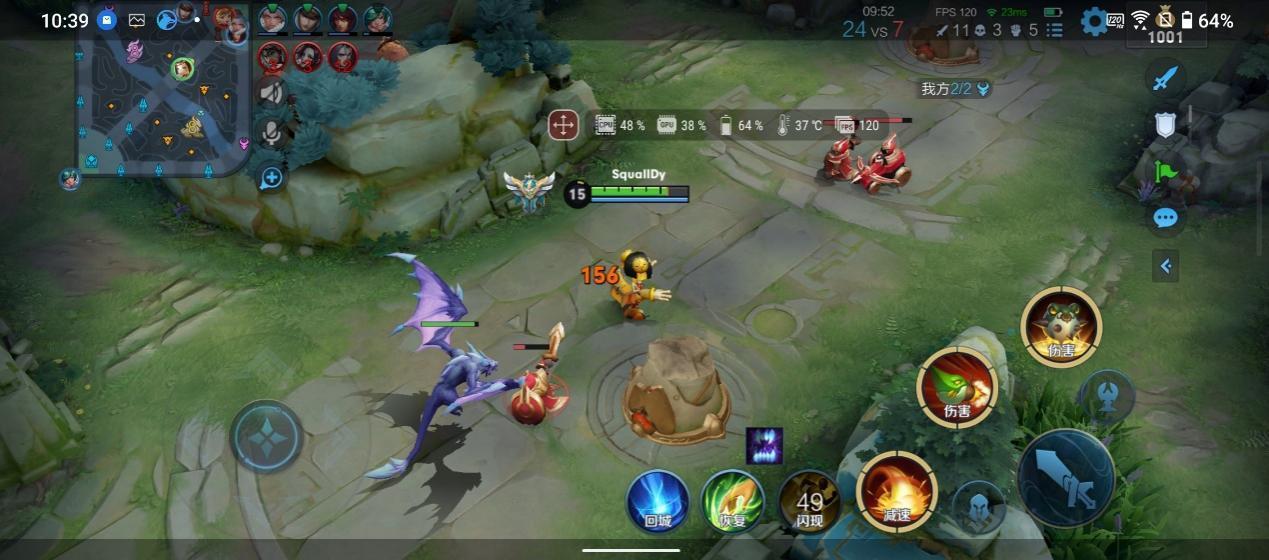Open the scoreboard list icon
This screenshot has height=560, width=1269.
pyautogui.click(x=1054, y=31)
